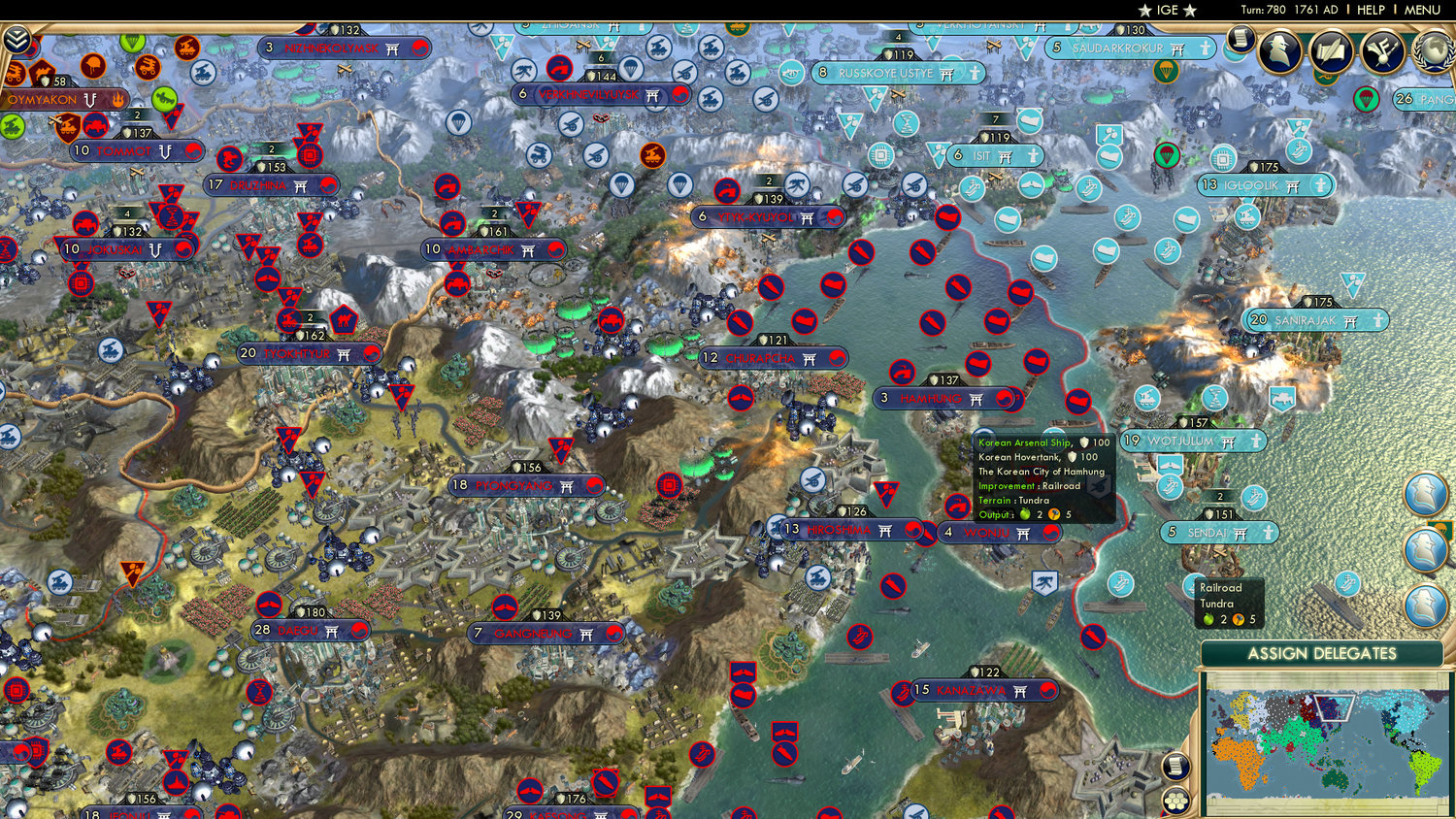1456x819 pixels.
Task: Select the red hovertank unit flag near Oymyakon
Action: coord(95,124)
